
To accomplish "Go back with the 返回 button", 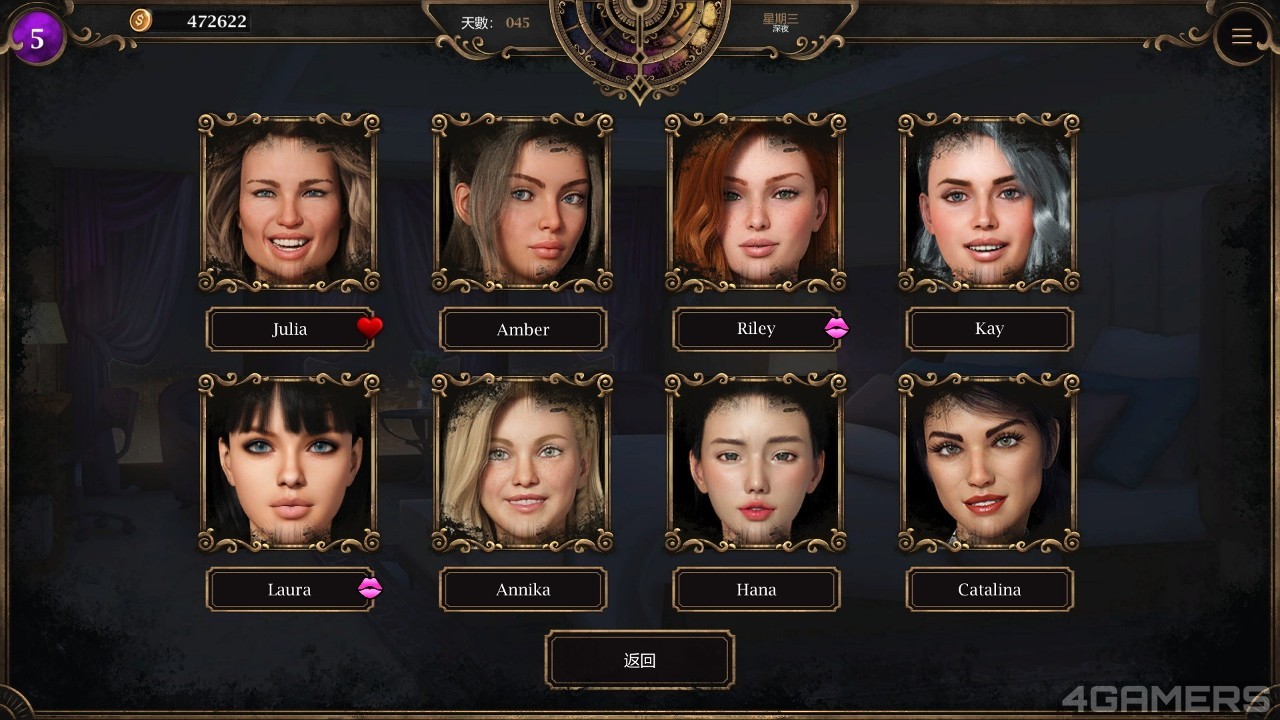I will pos(640,660).
